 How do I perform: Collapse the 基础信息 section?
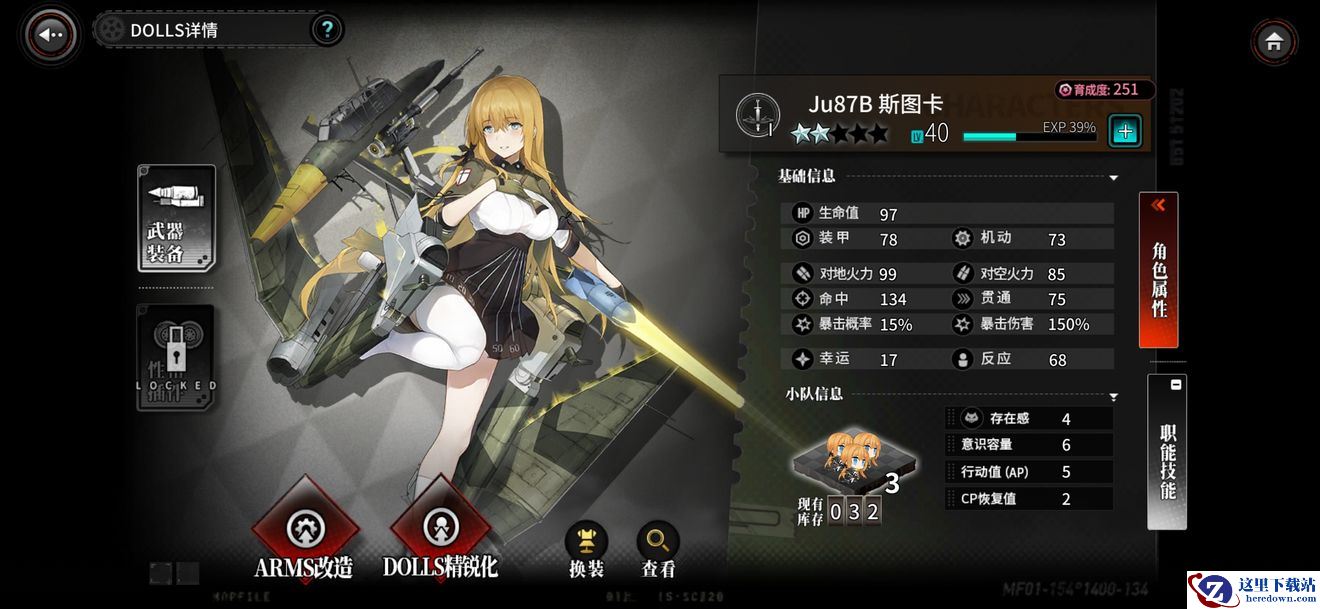click(x=1113, y=178)
